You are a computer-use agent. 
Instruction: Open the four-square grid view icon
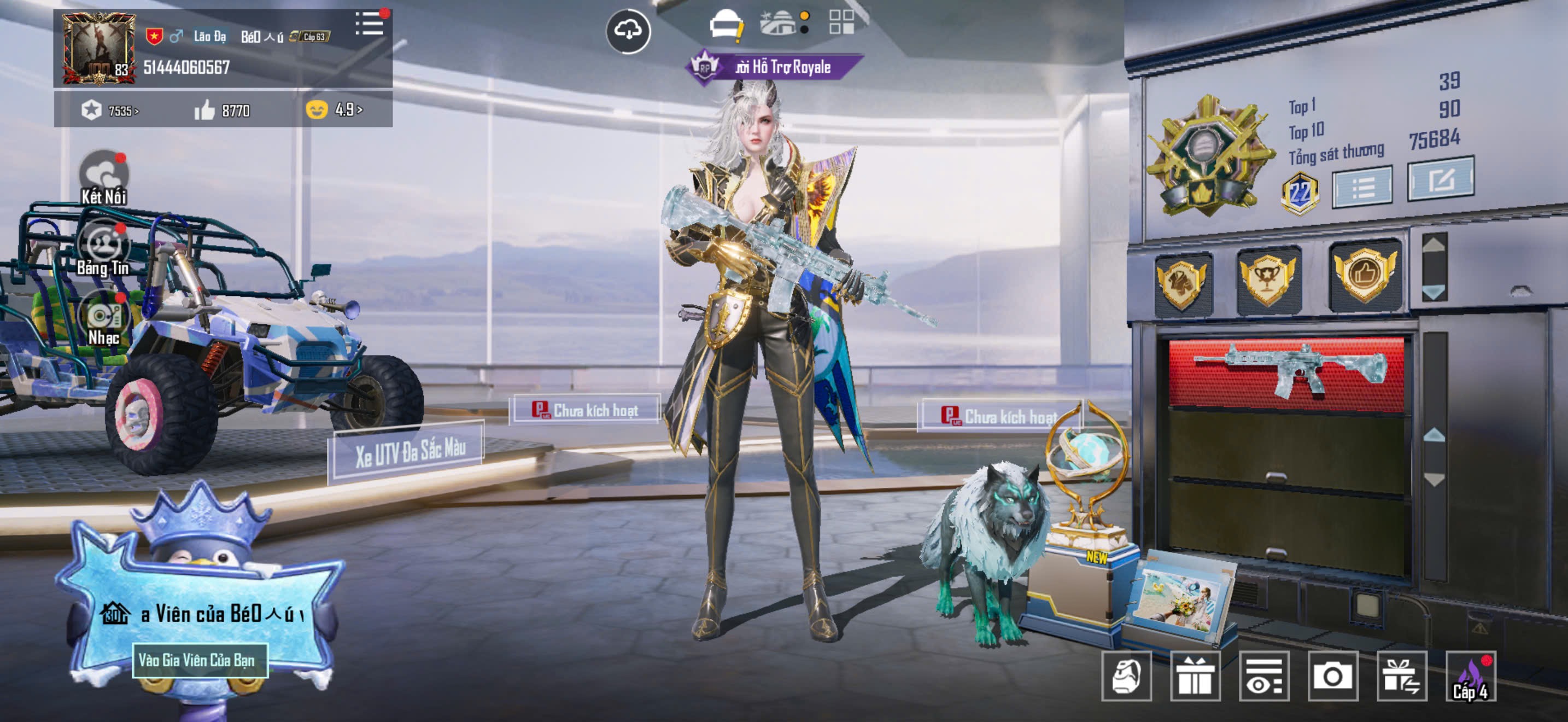[841, 22]
